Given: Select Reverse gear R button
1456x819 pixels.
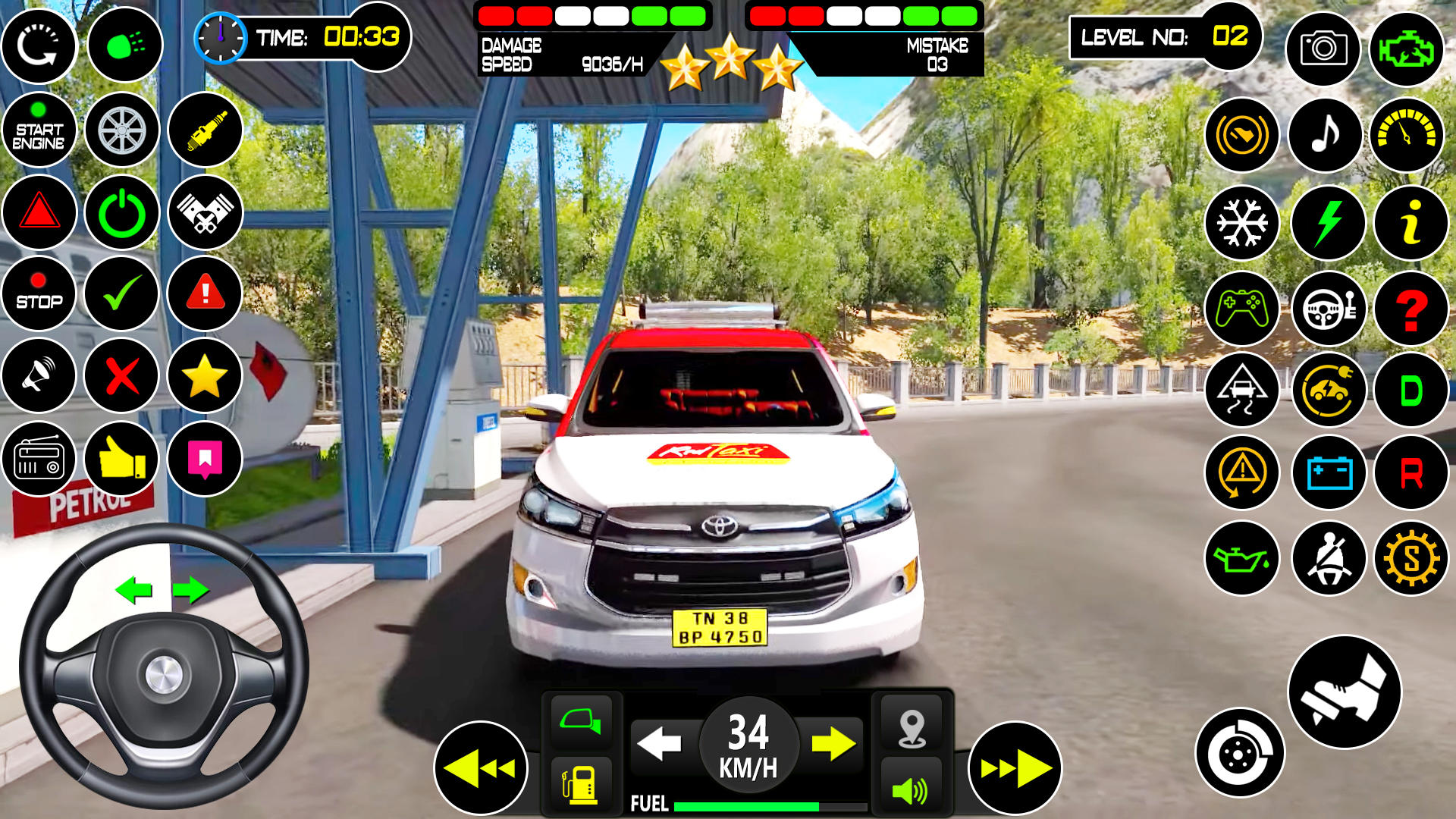Looking at the screenshot, I should click(1410, 473).
